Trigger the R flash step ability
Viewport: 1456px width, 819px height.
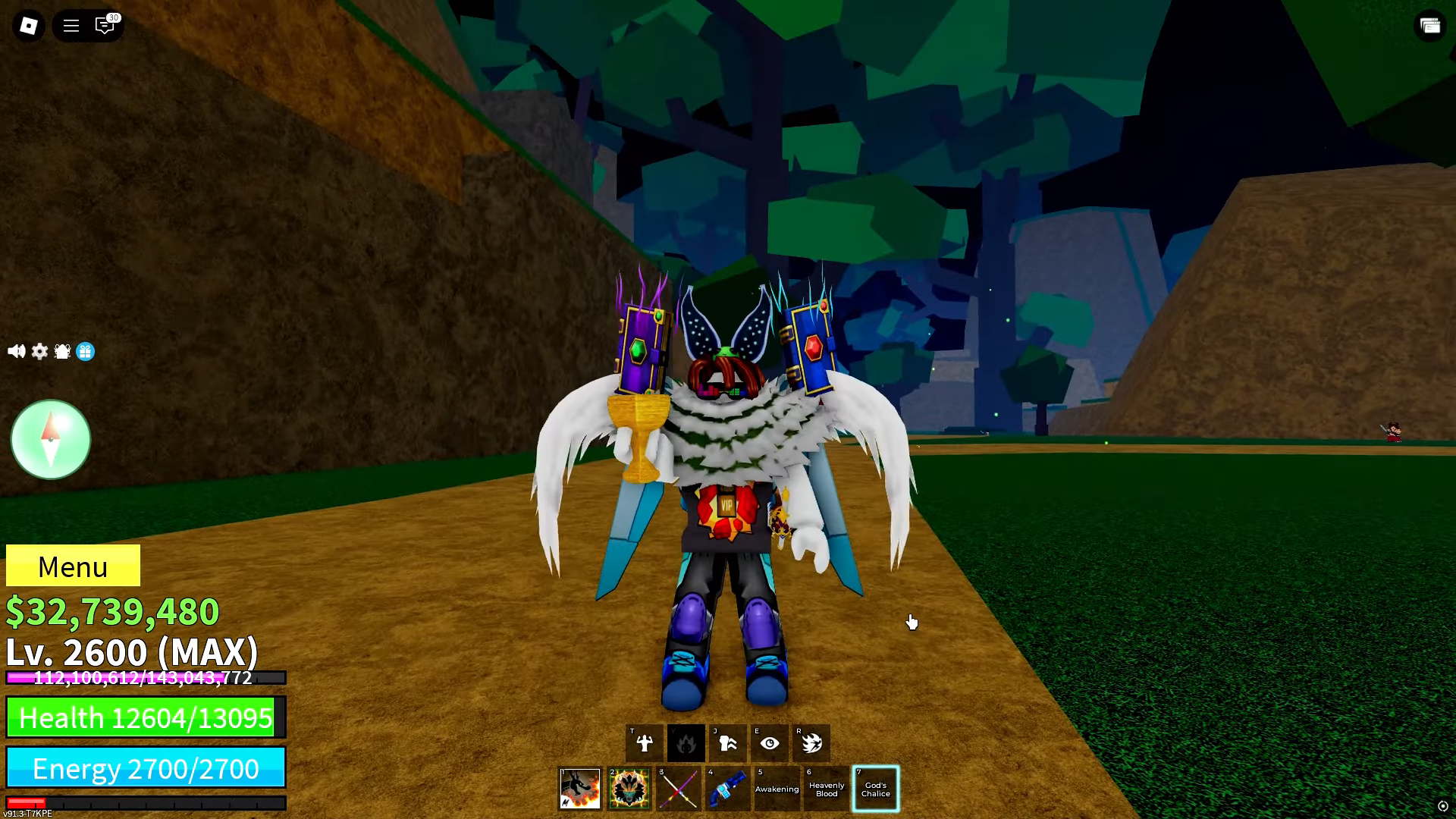tap(812, 743)
